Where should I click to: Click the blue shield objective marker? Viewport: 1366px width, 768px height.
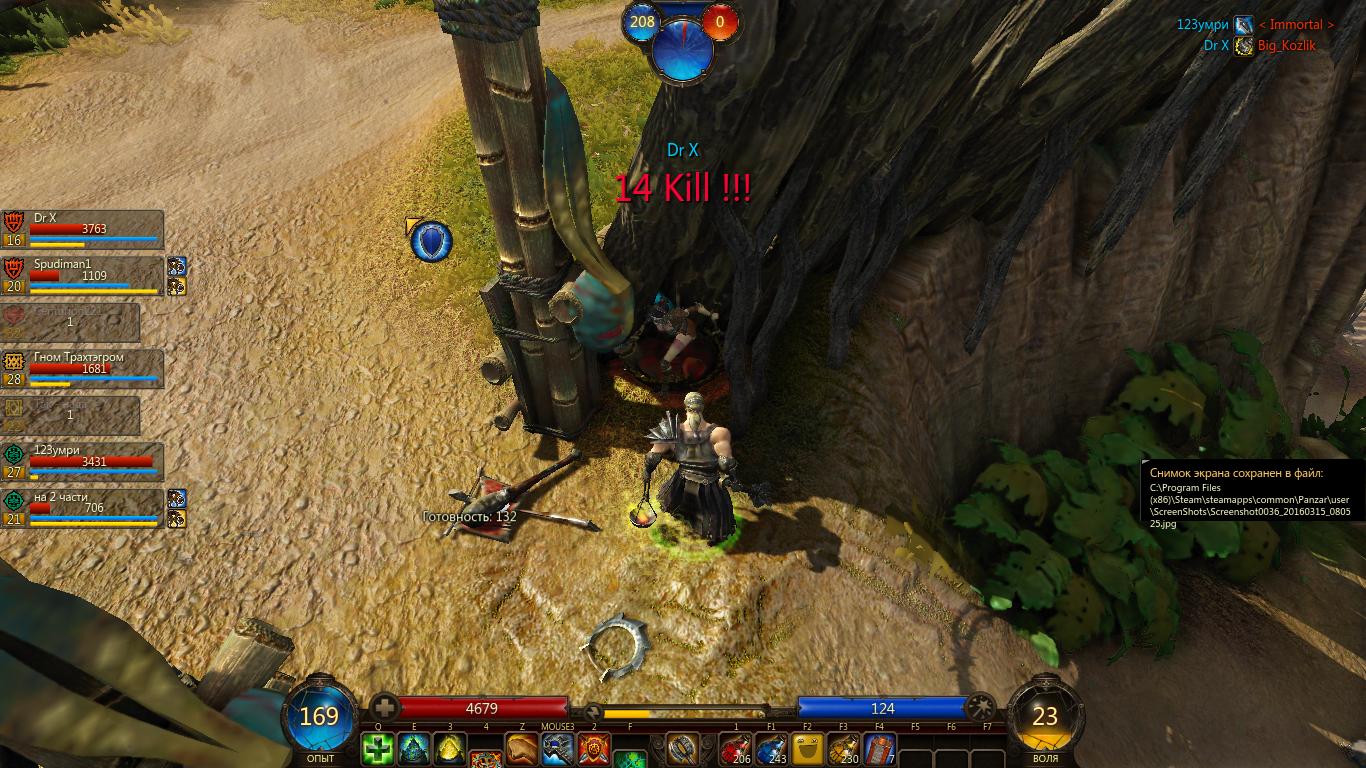tap(432, 241)
